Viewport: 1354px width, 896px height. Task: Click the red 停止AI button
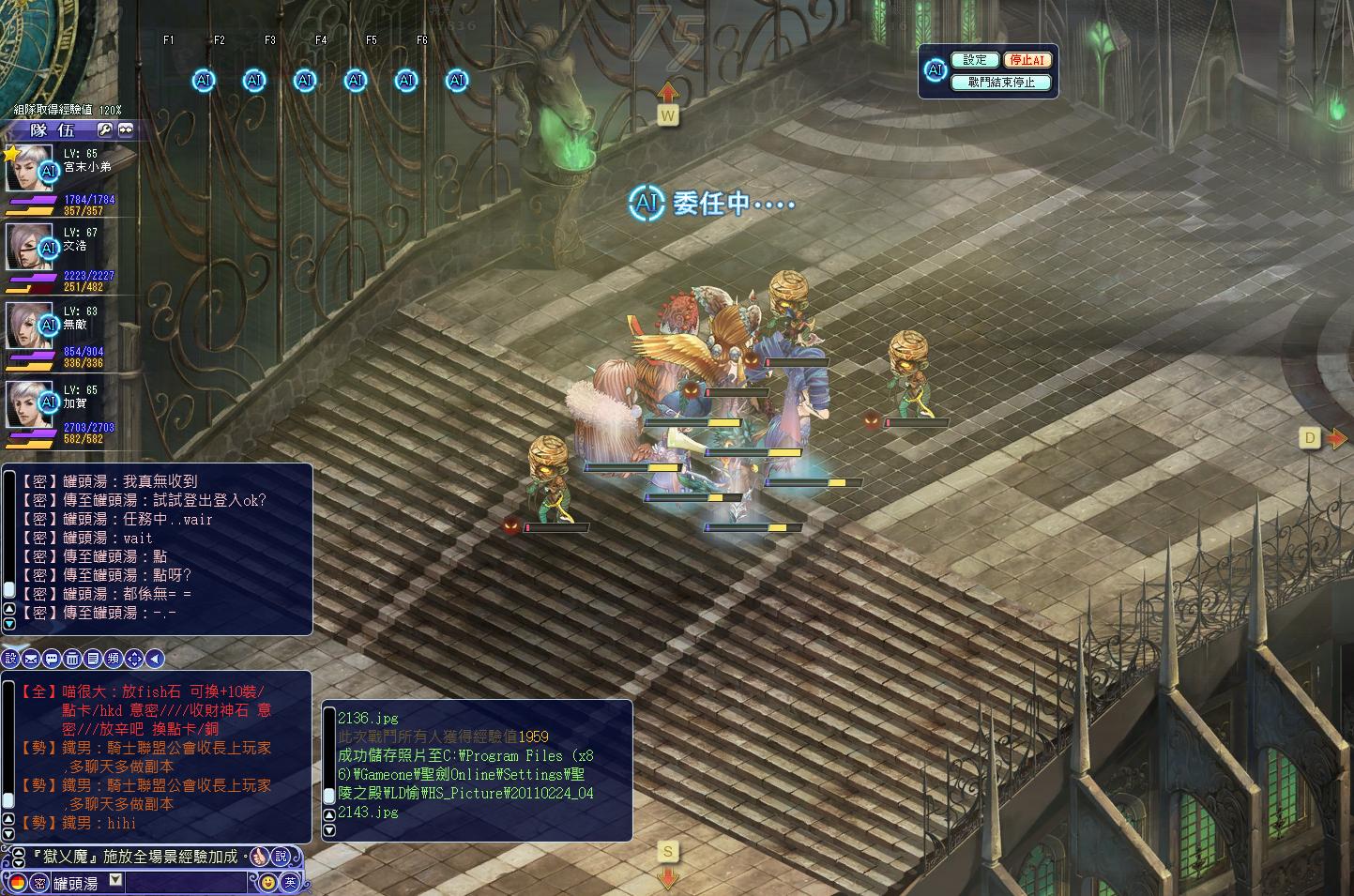tap(1027, 60)
